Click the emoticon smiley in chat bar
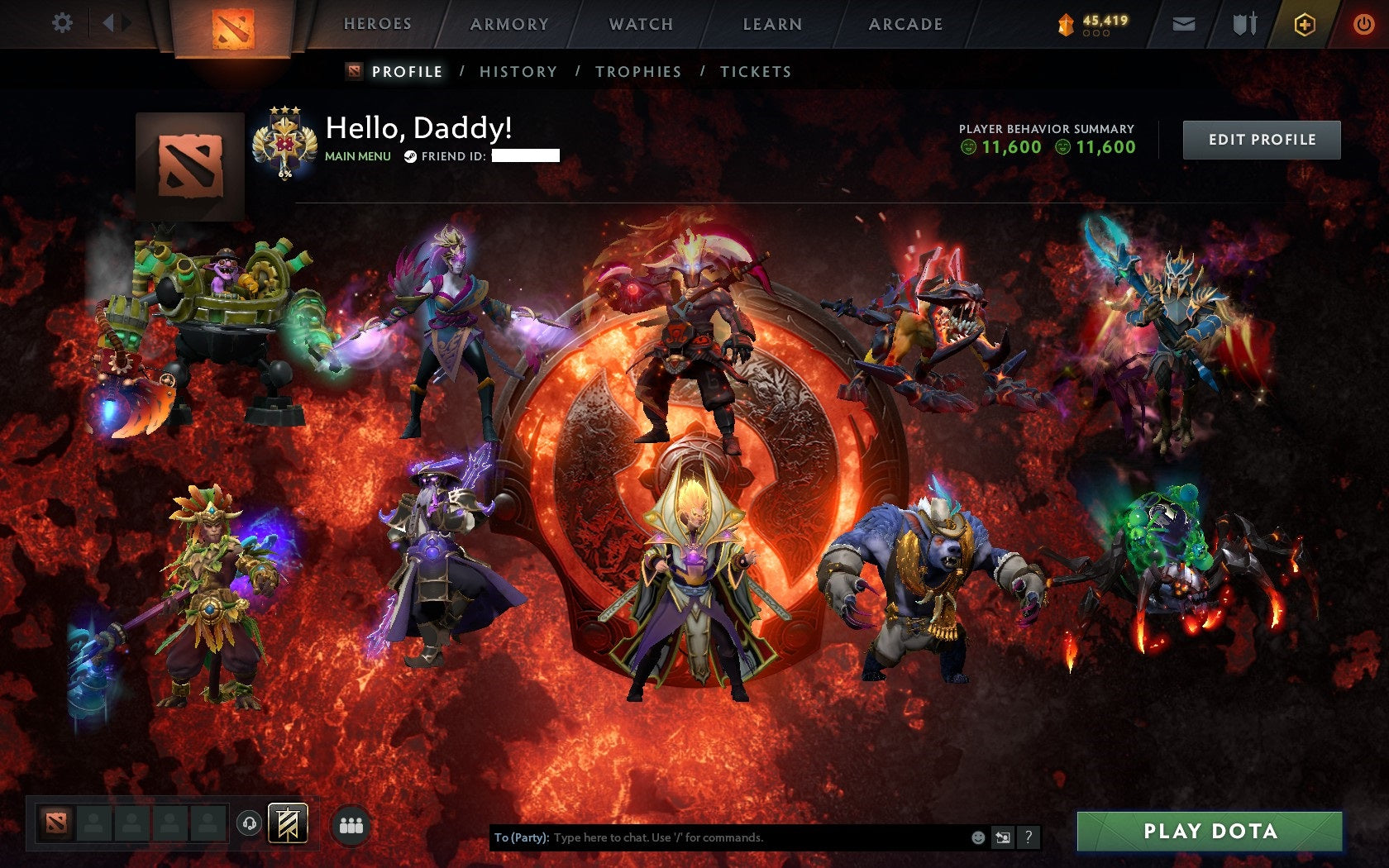The height and width of the screenshot is (868, 1389). pos(977,837)
